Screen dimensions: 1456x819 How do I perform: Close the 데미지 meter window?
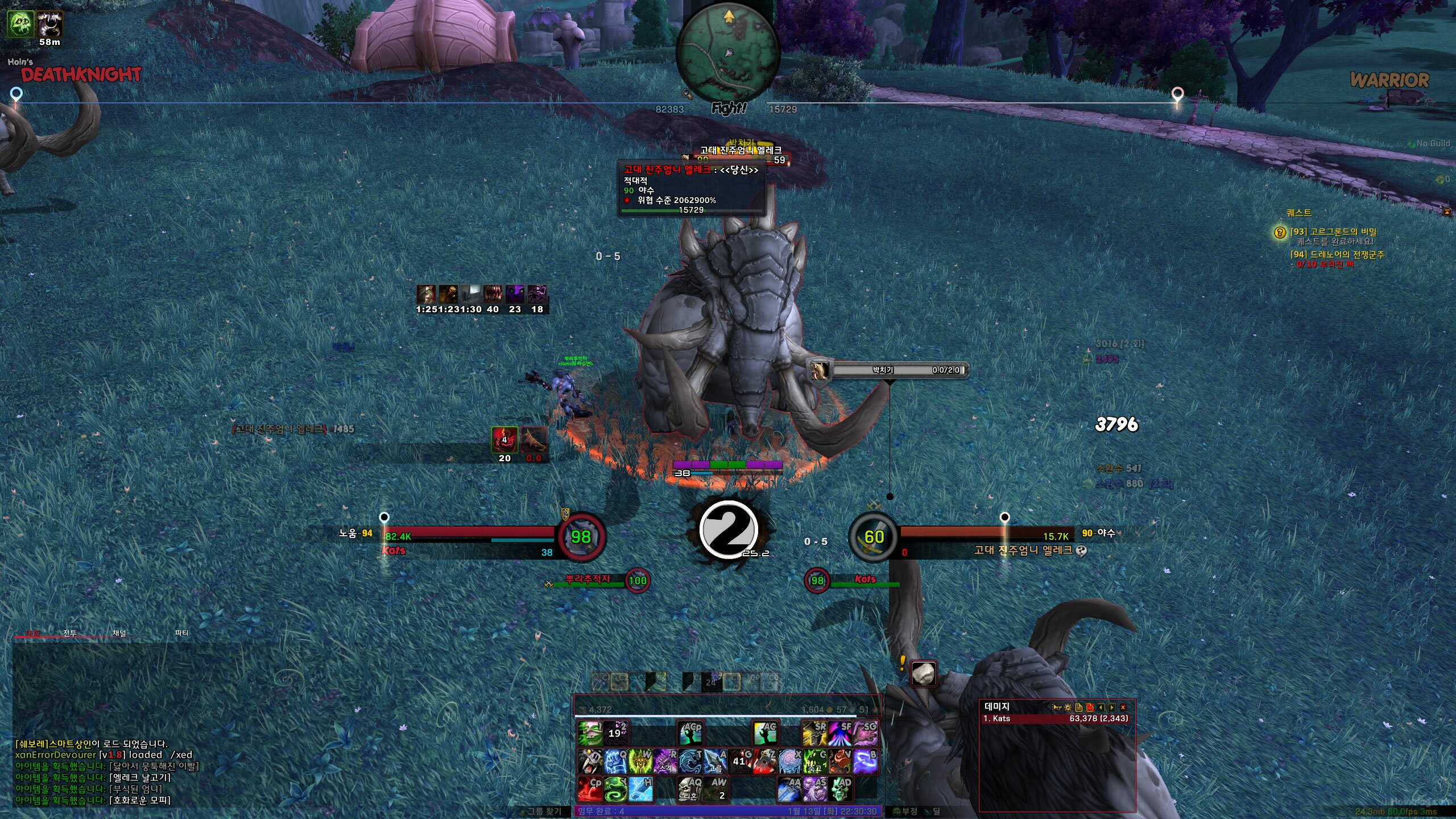click(1123, 708)
